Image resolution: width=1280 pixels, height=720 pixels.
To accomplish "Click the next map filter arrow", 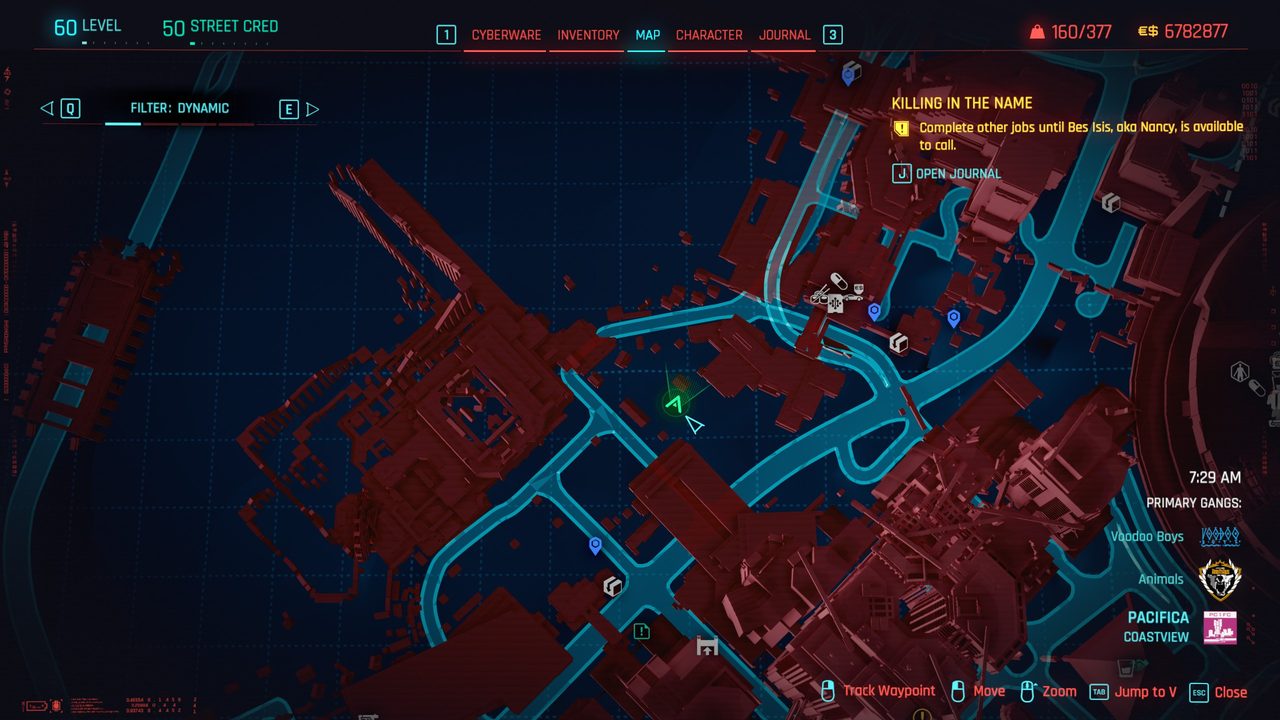I will 312,109.
